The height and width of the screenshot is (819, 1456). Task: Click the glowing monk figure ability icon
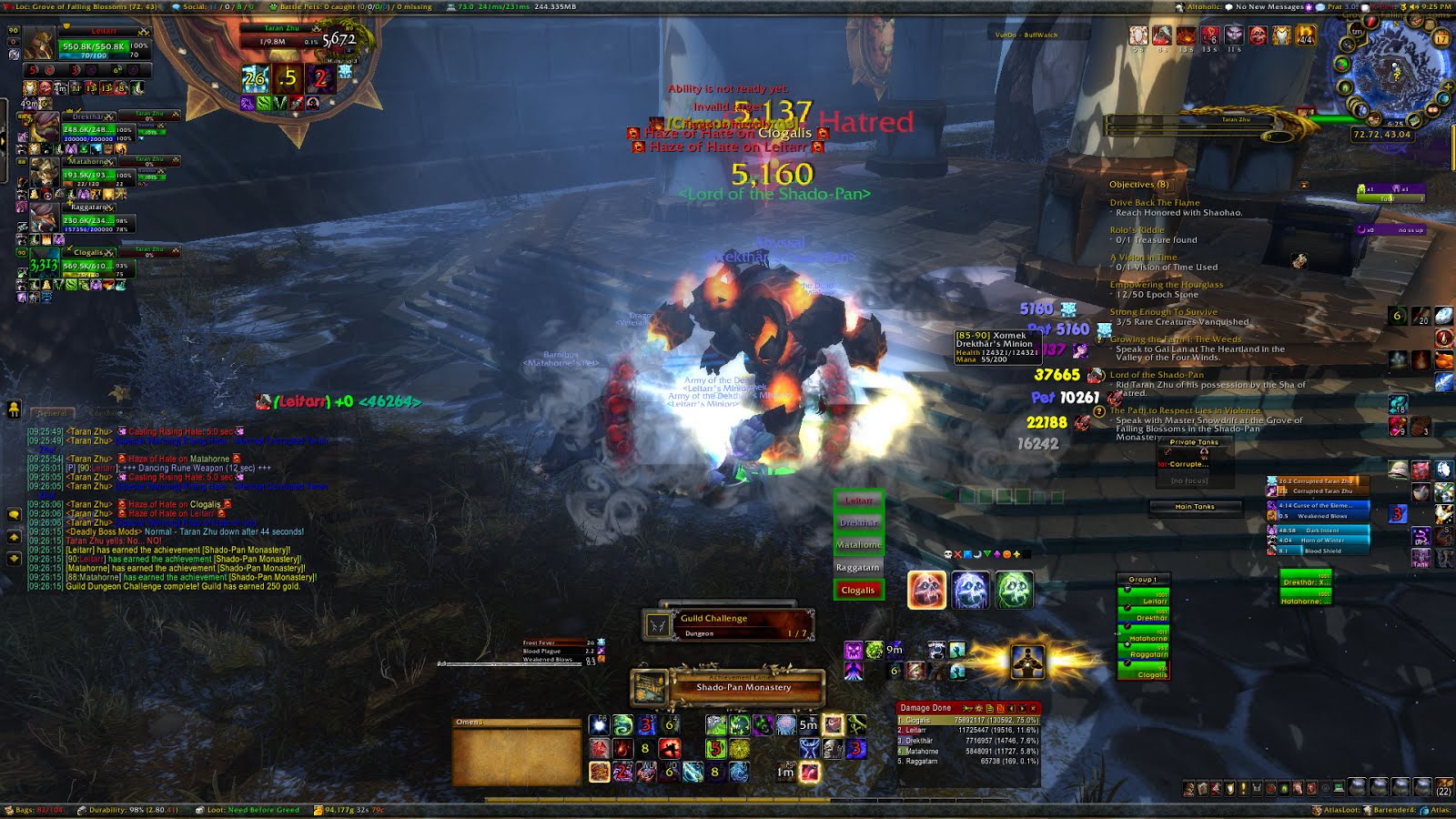(x=1026, y=662)
